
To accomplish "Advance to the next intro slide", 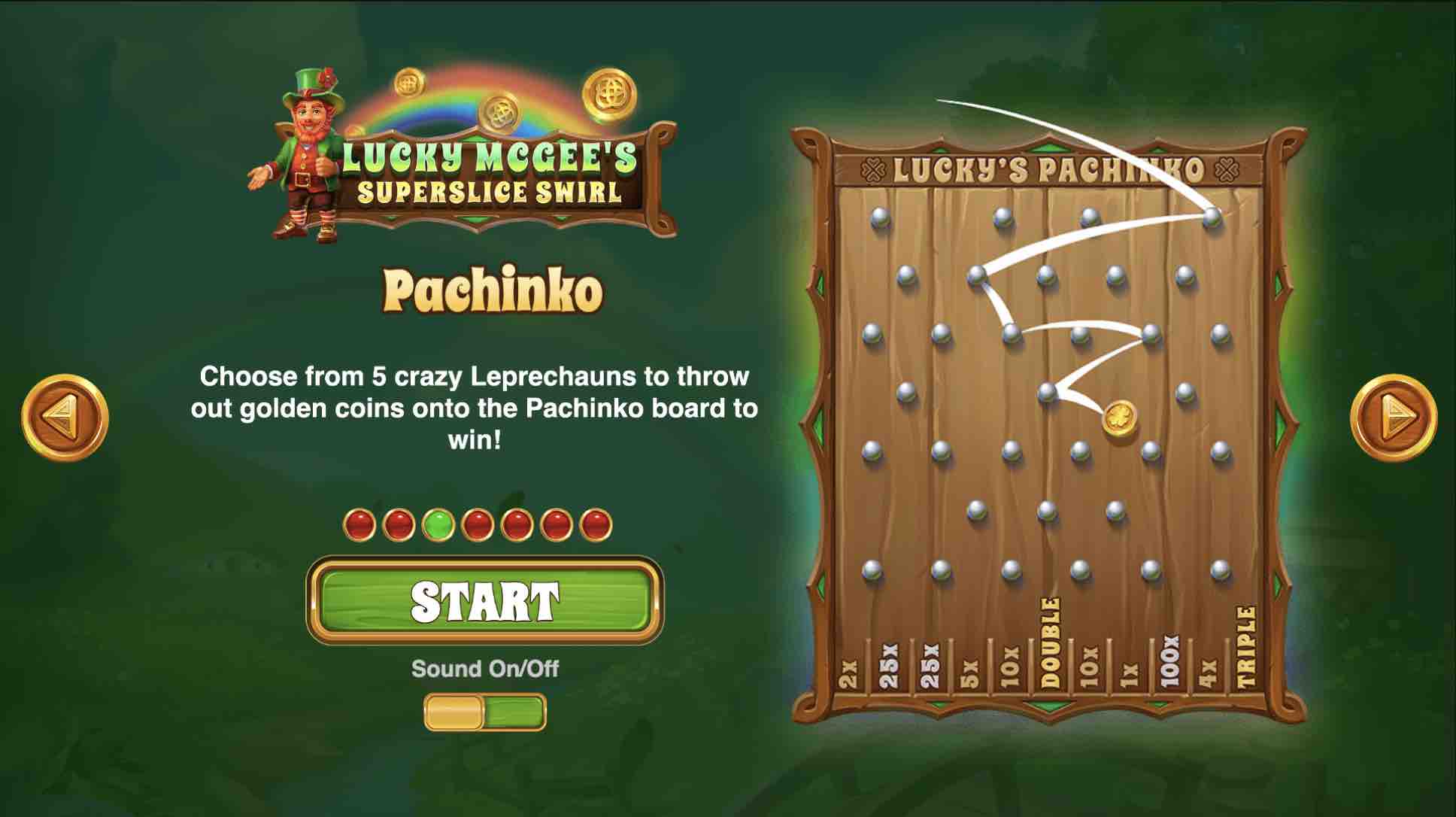I will [1394, 417].
